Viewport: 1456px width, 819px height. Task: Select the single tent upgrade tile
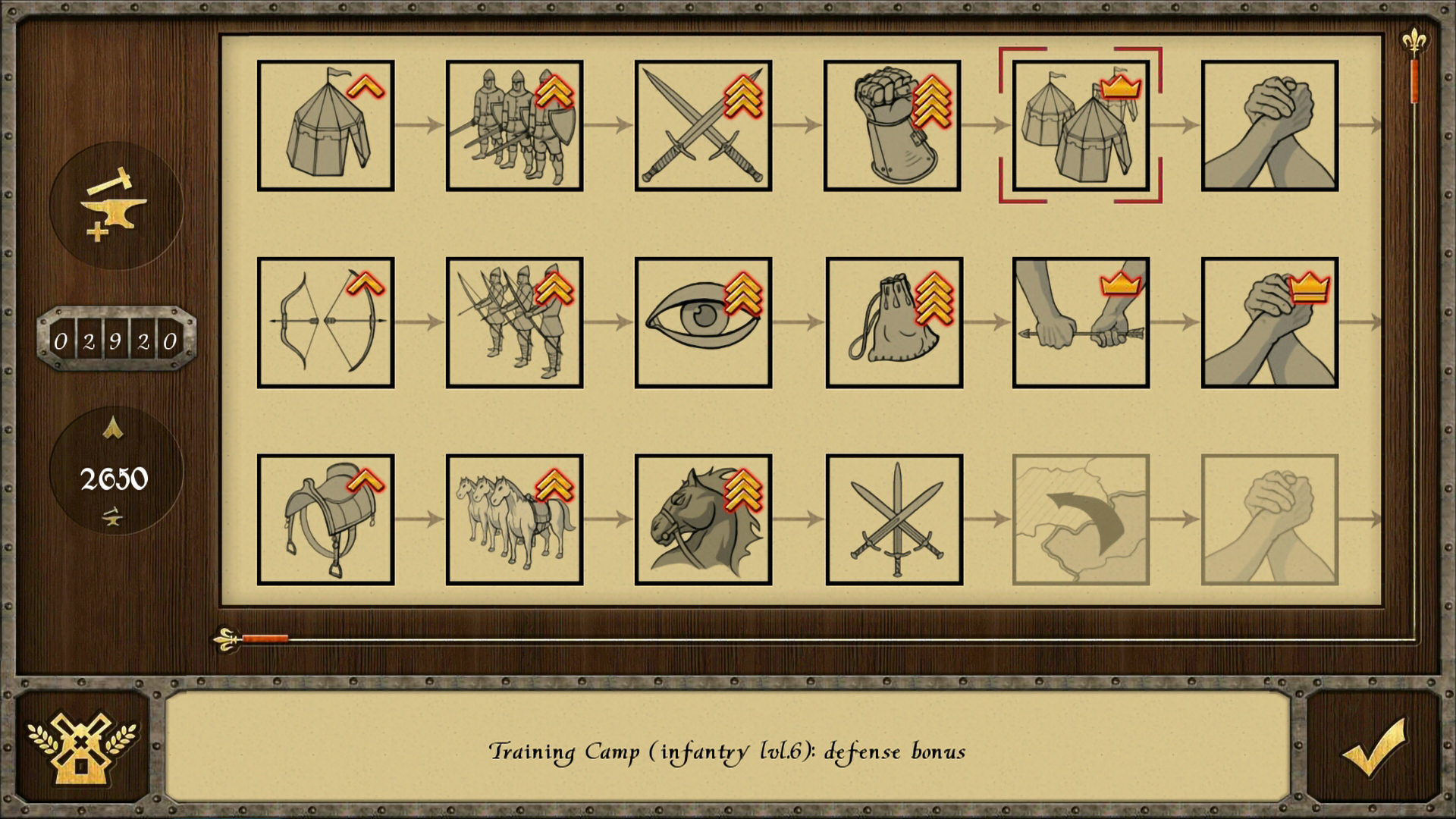(x=325, y=126)
